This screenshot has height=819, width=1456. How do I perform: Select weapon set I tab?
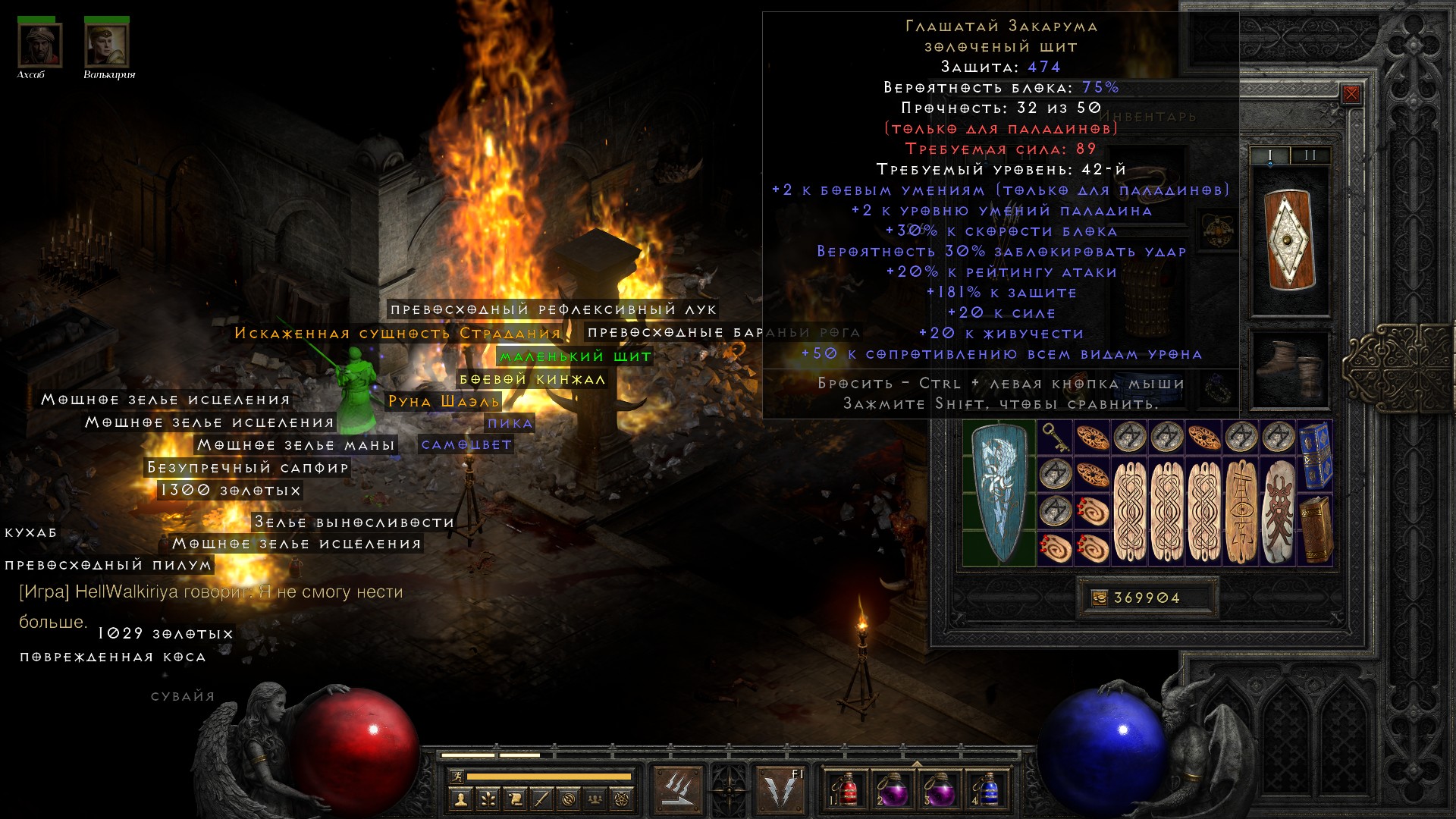tap(1270, 155)
